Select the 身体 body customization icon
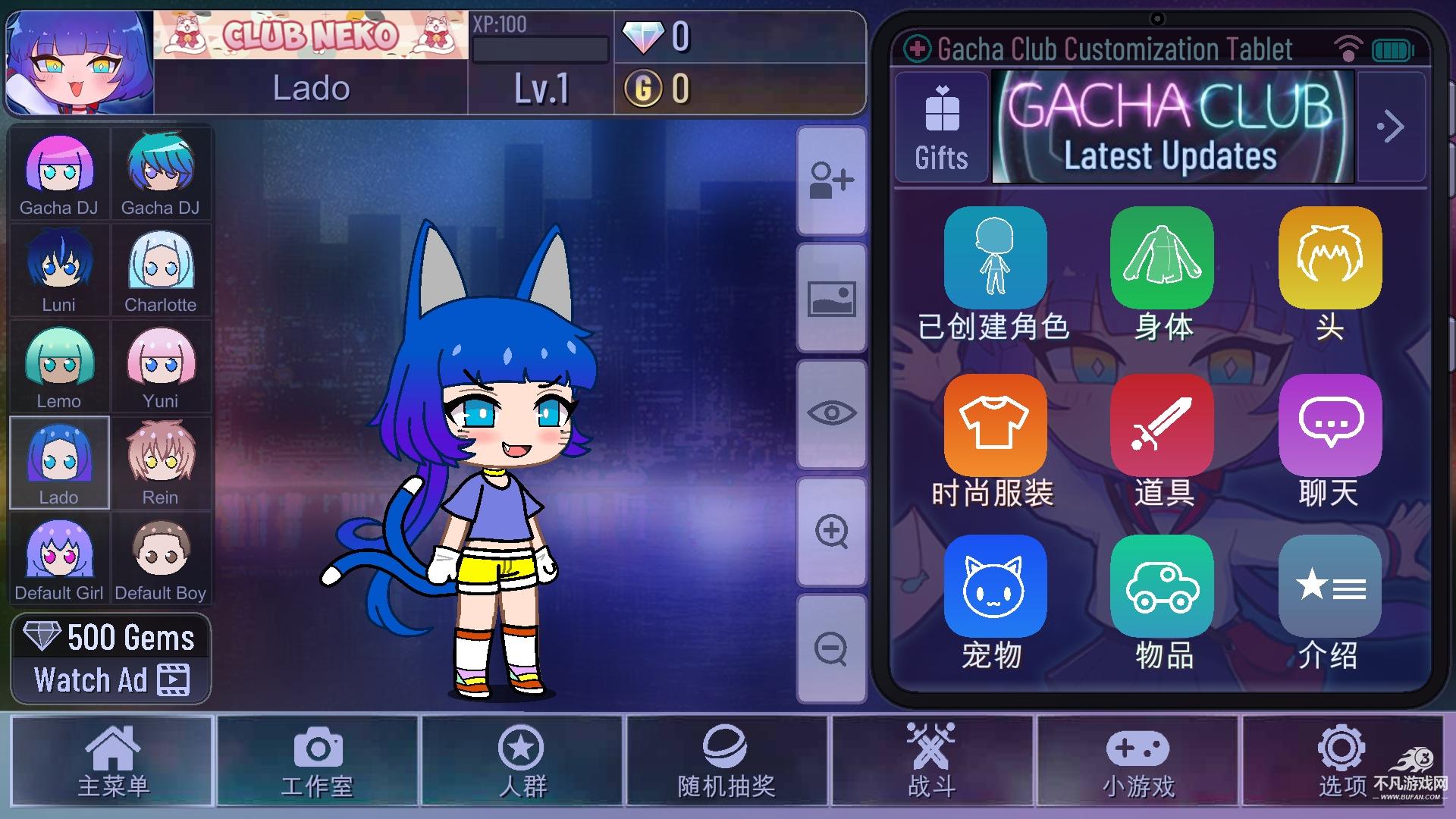 click(1162, 258)
